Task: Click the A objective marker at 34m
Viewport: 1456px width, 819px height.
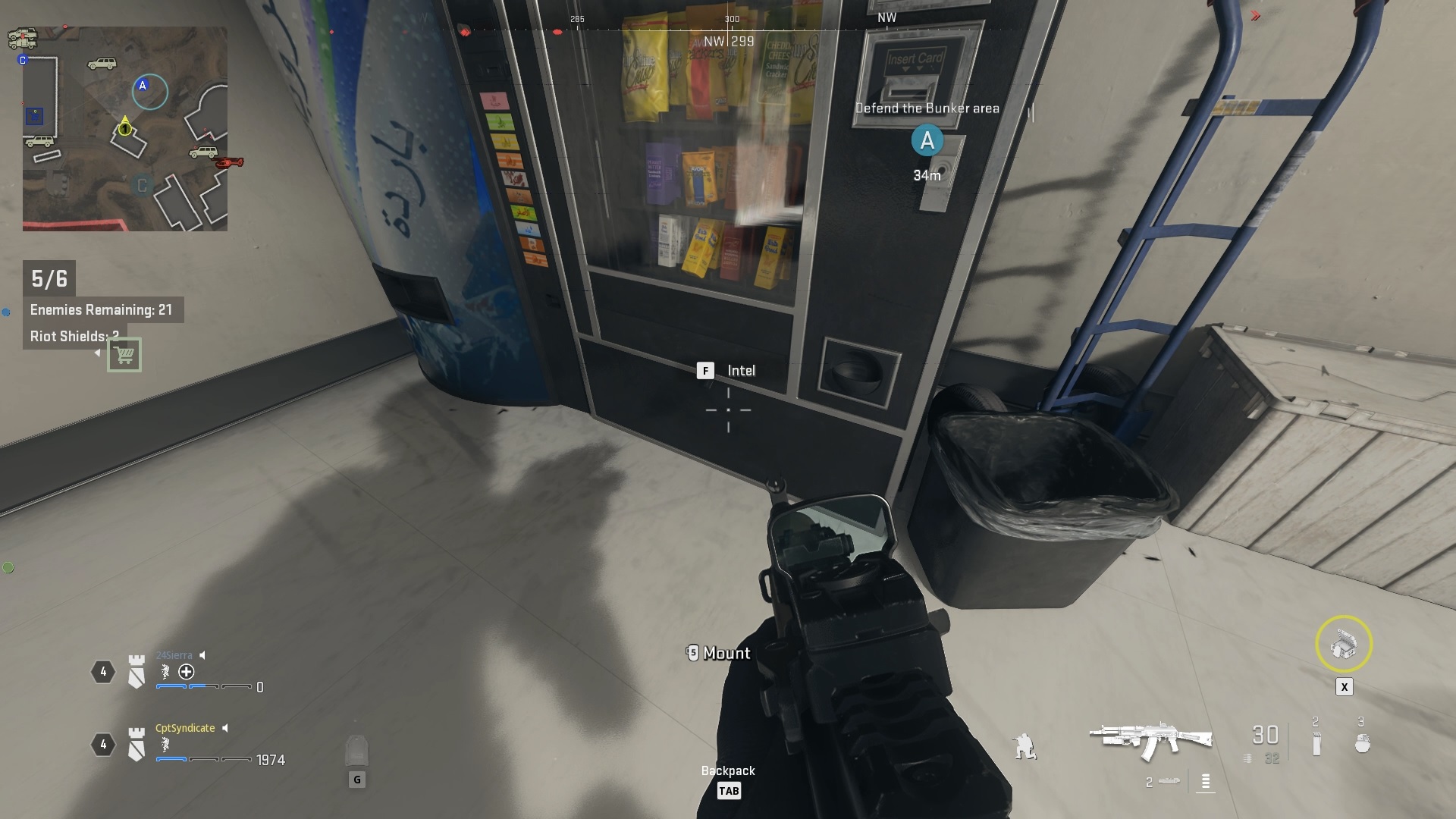Action: pyautogui.click(x=927, y=140)
